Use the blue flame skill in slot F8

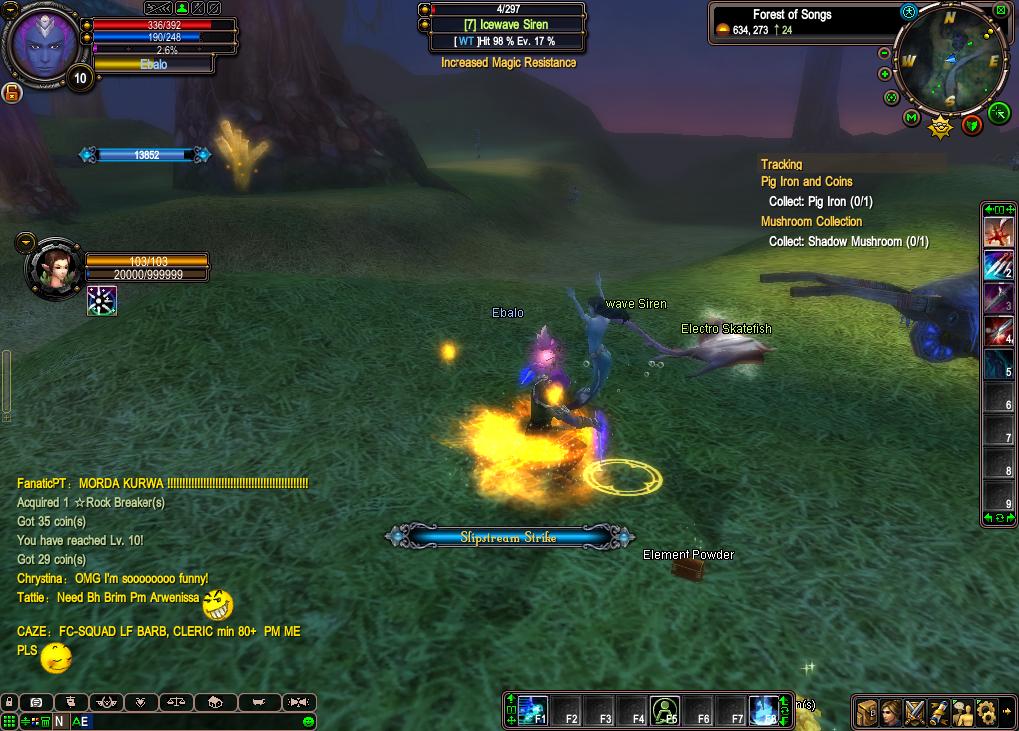click(x=764, y=708)
